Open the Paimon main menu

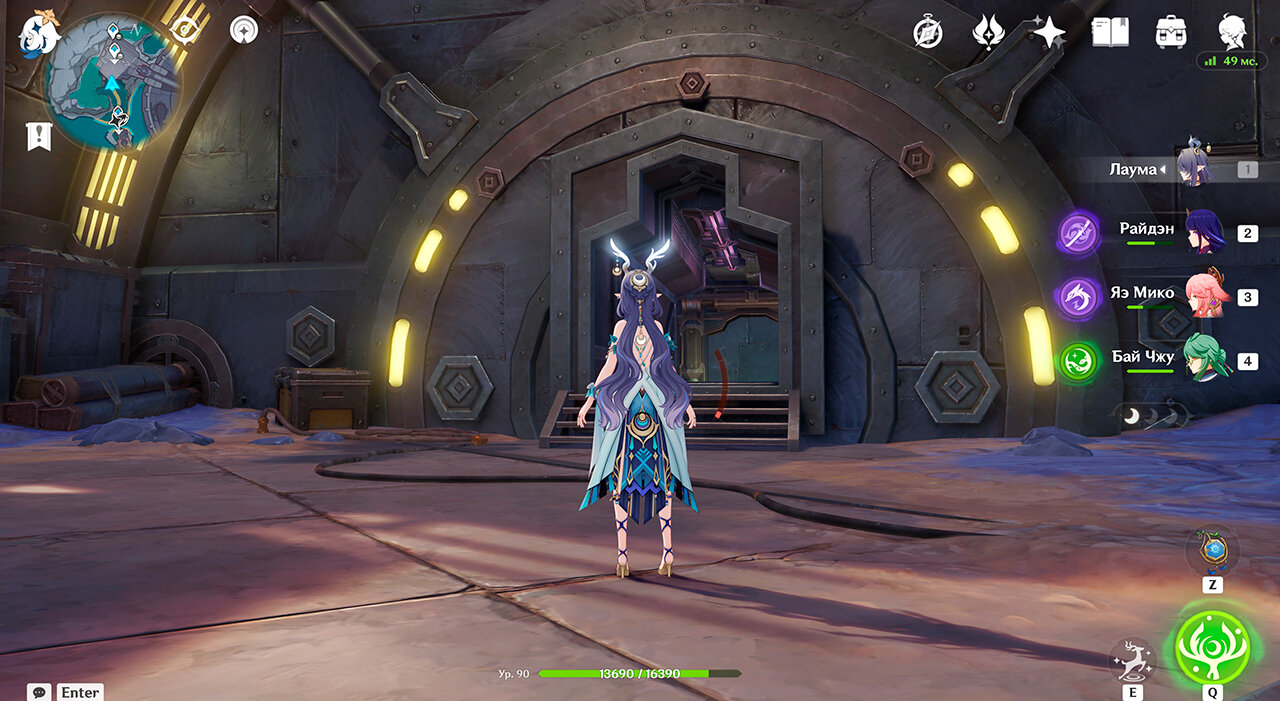click(x=40, y=33)
